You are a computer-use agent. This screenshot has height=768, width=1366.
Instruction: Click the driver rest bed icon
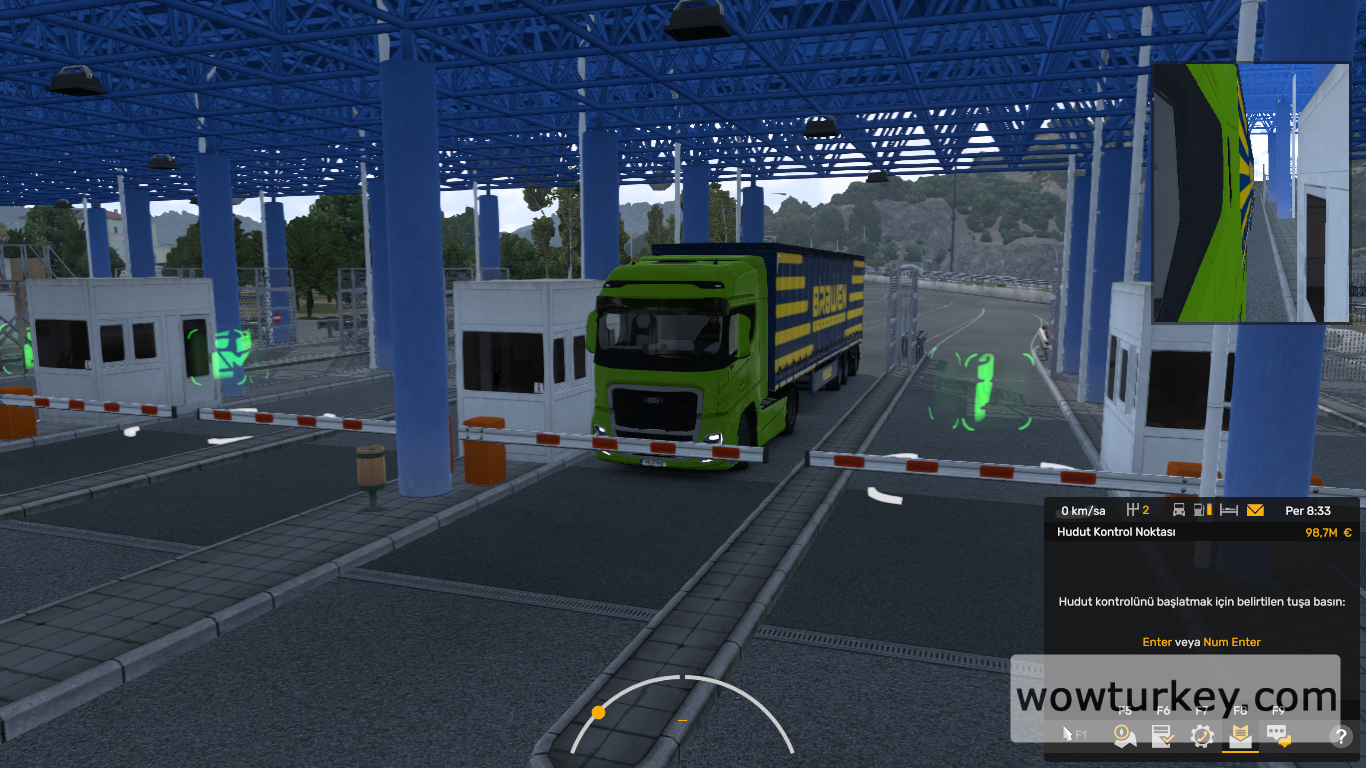(1229, 510)
